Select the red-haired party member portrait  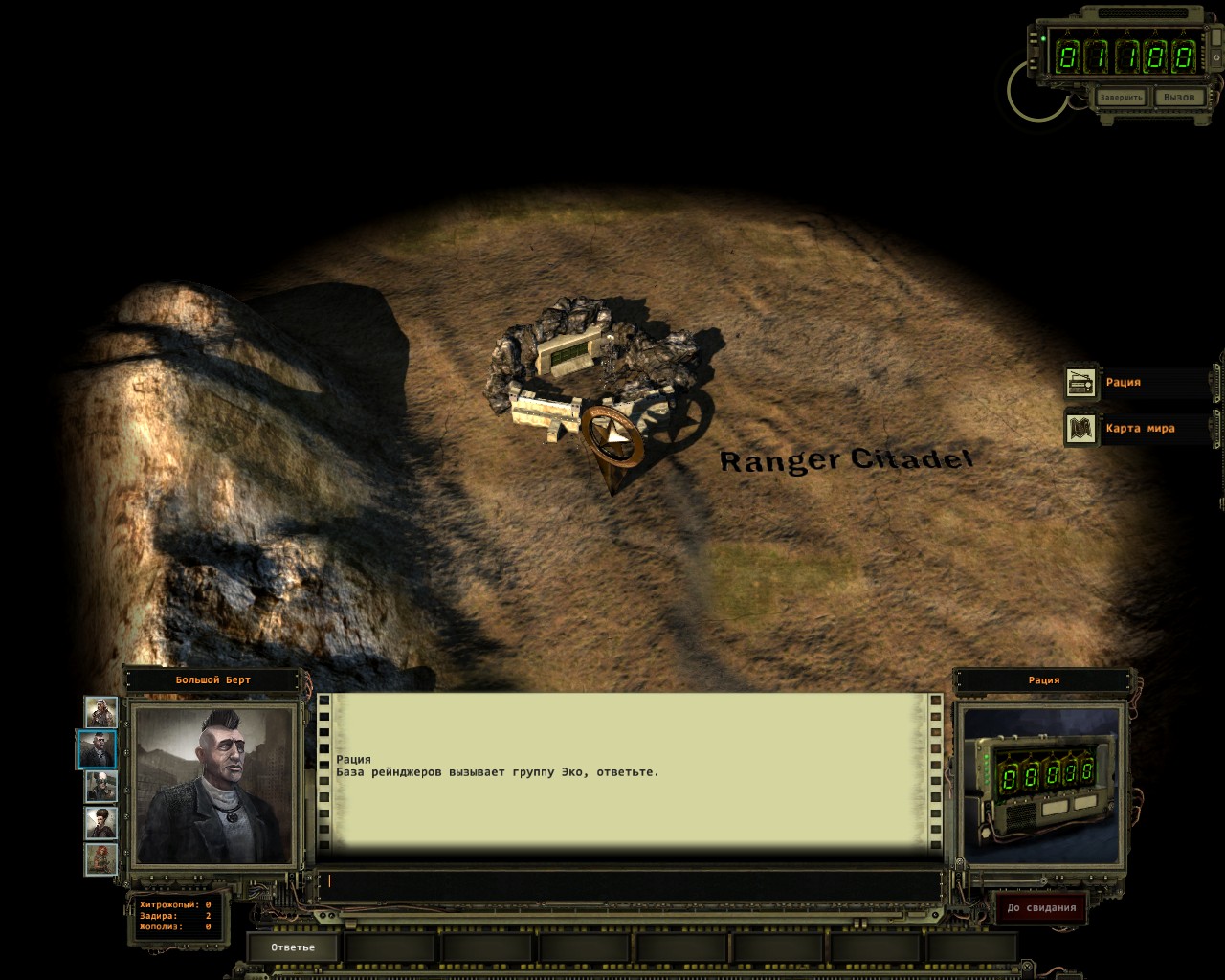(100, 858)
